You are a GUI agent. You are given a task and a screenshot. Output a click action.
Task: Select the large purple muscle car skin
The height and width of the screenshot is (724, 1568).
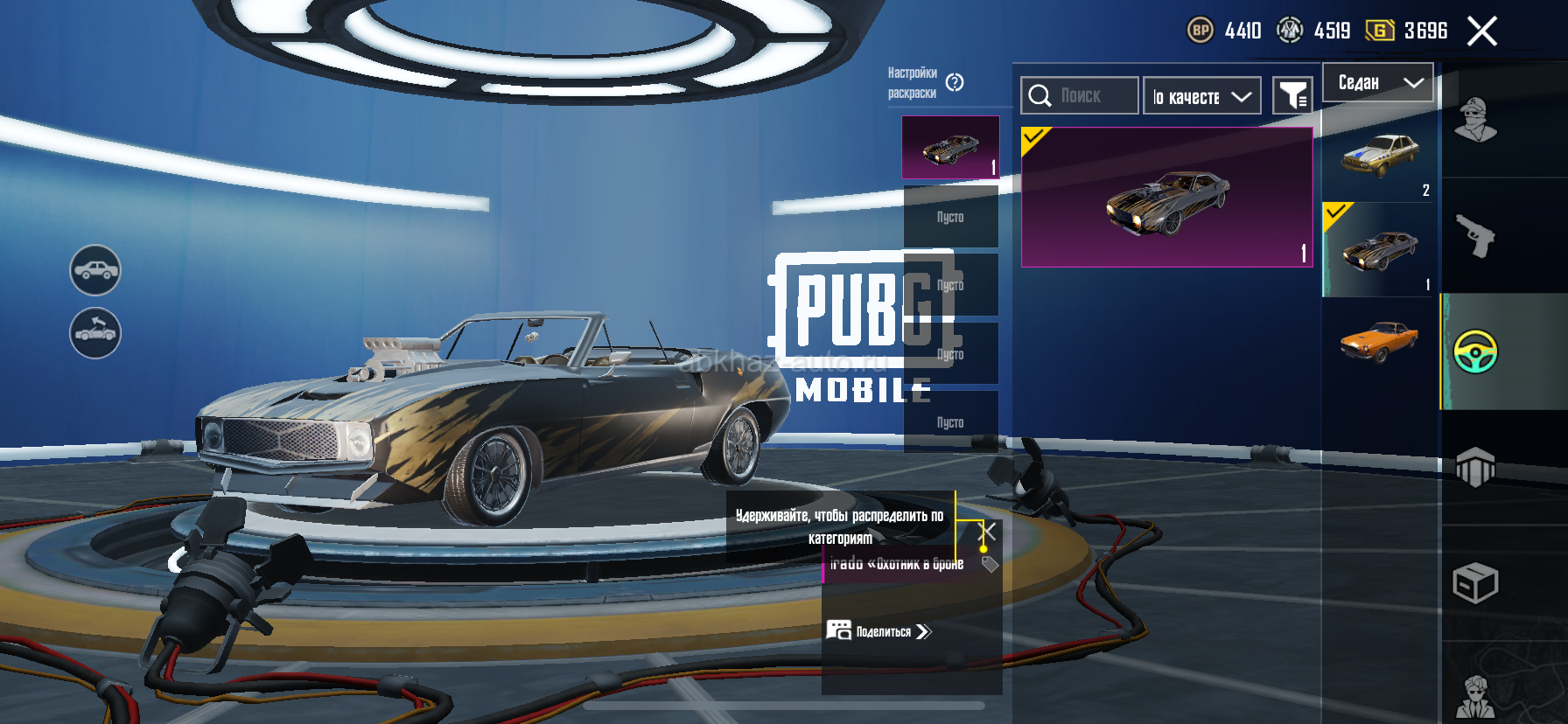(x=1166, y=198)
